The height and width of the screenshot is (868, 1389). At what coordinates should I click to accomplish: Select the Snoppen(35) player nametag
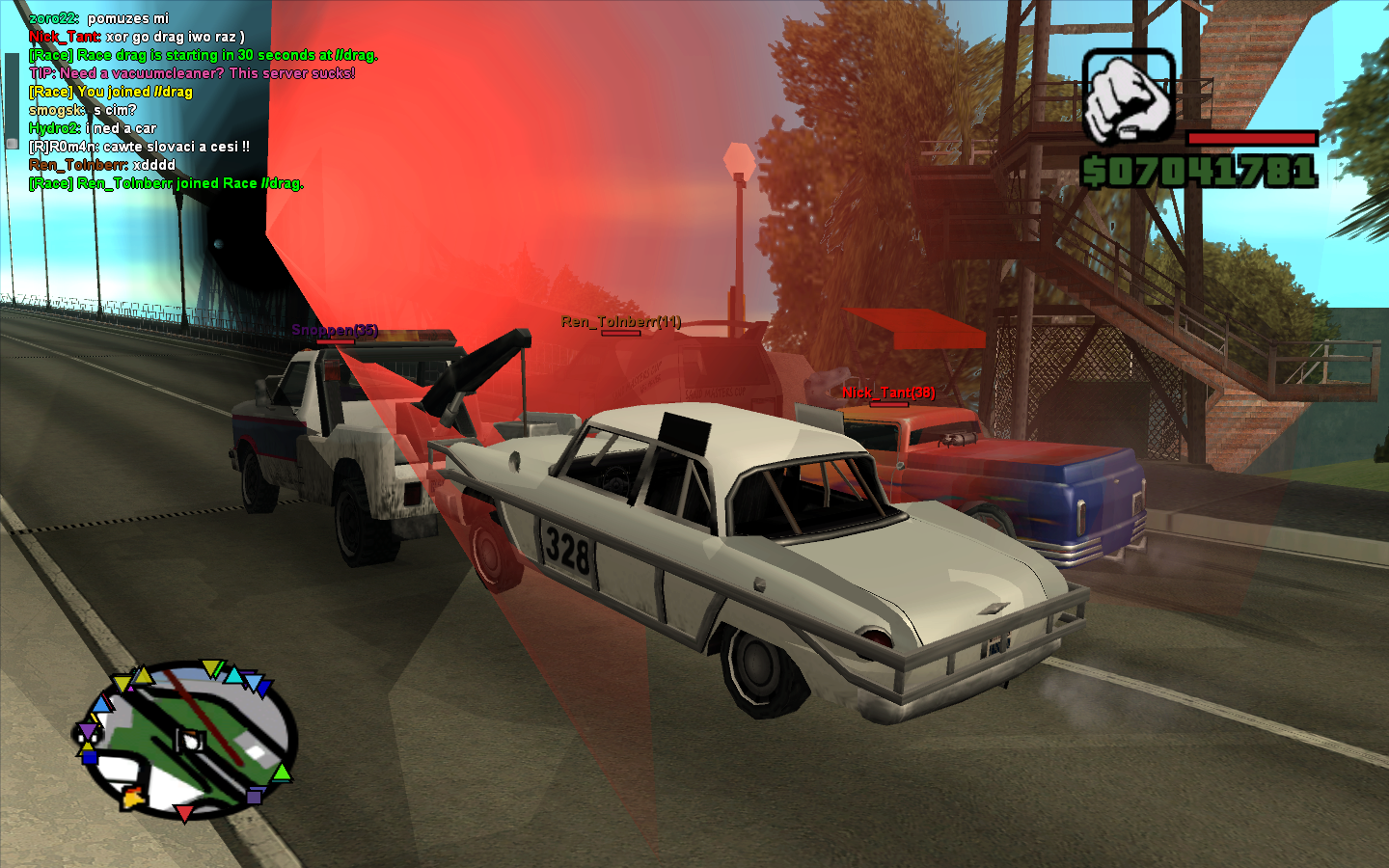pos(334,330)
